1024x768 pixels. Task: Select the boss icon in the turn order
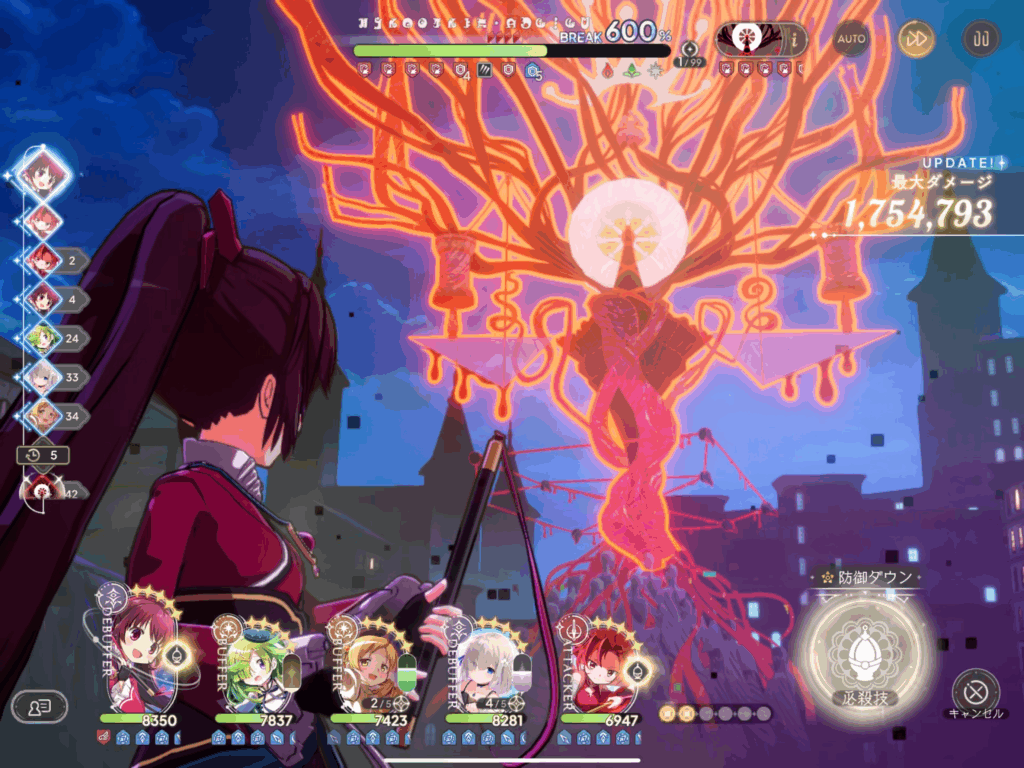click(x=44, y=490)
